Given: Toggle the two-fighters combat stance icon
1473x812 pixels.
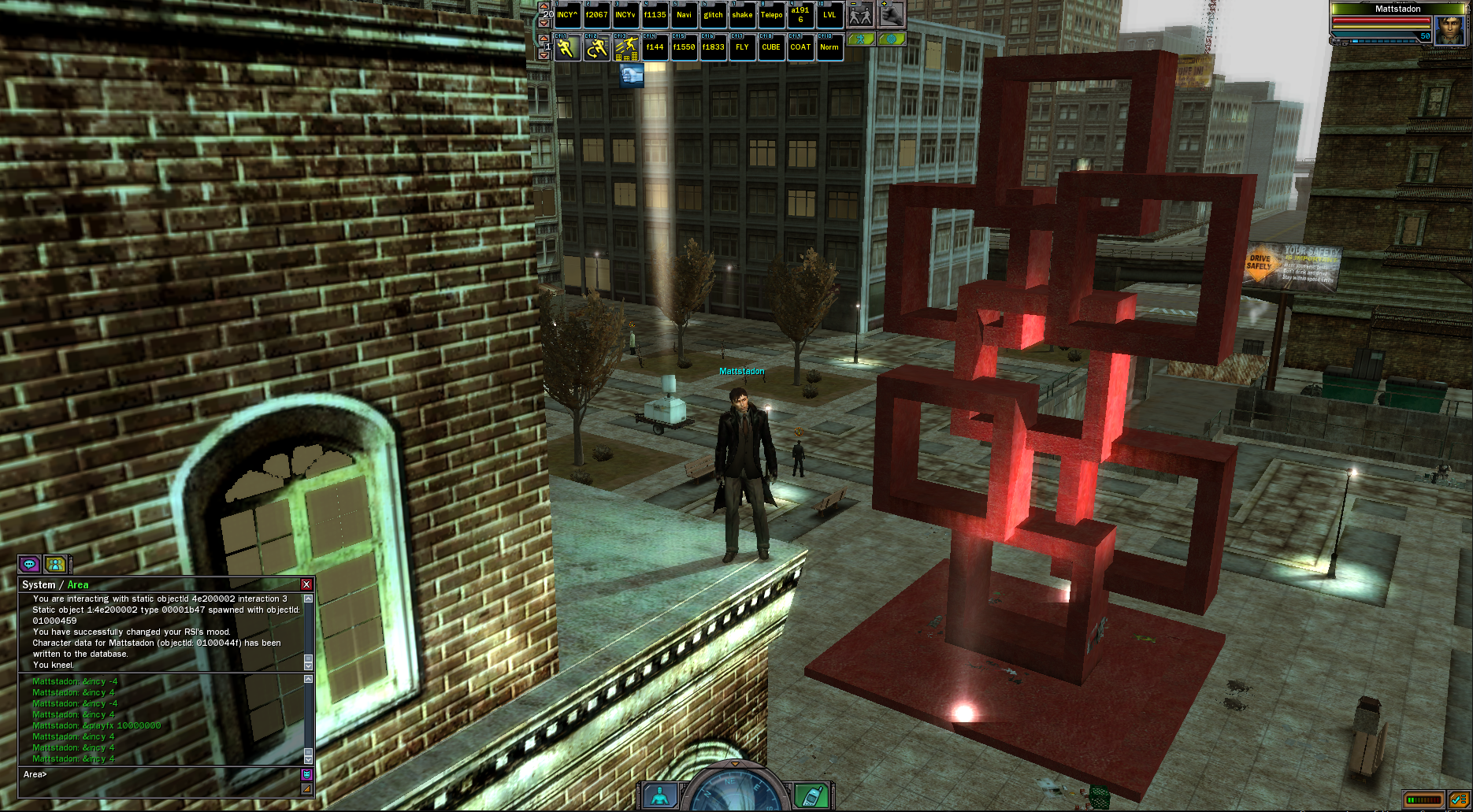Looking at the screenshot, I should (x=860, y=15).
